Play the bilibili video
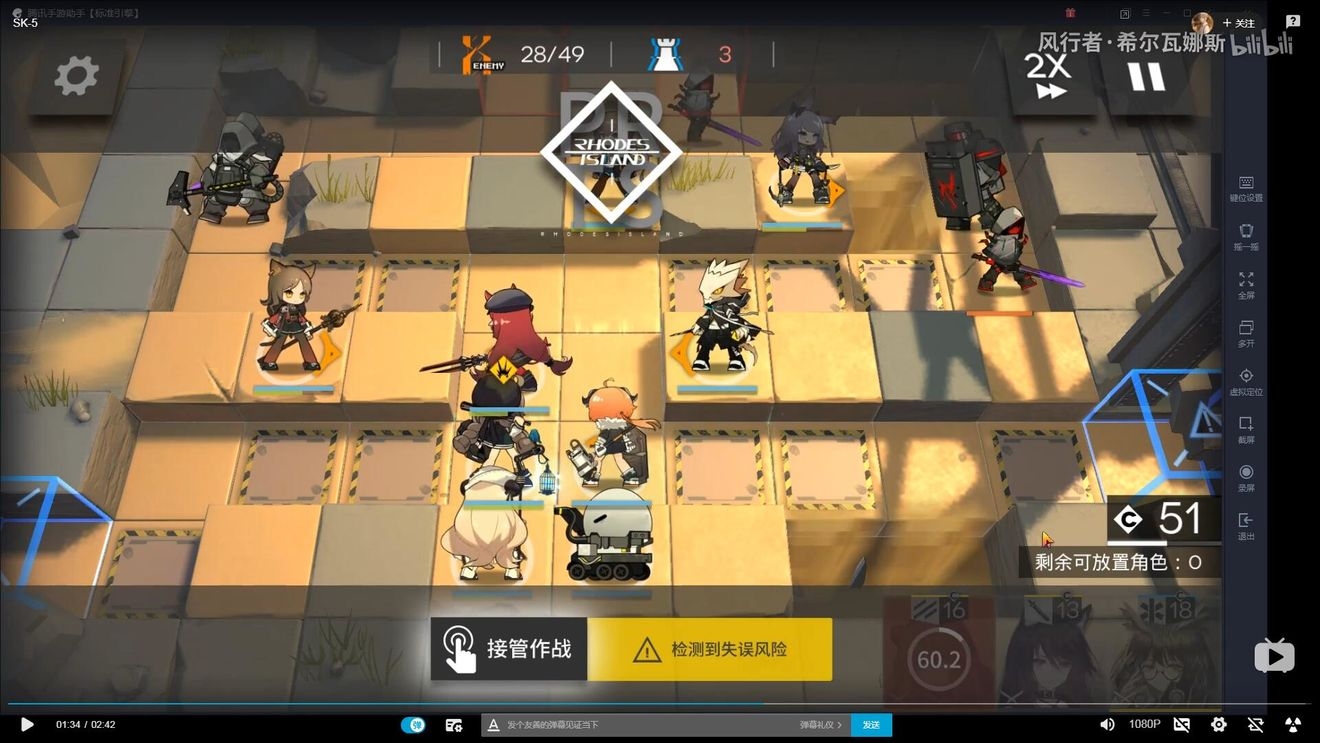This screenshot has height=743, width=1320. point(27,724)
